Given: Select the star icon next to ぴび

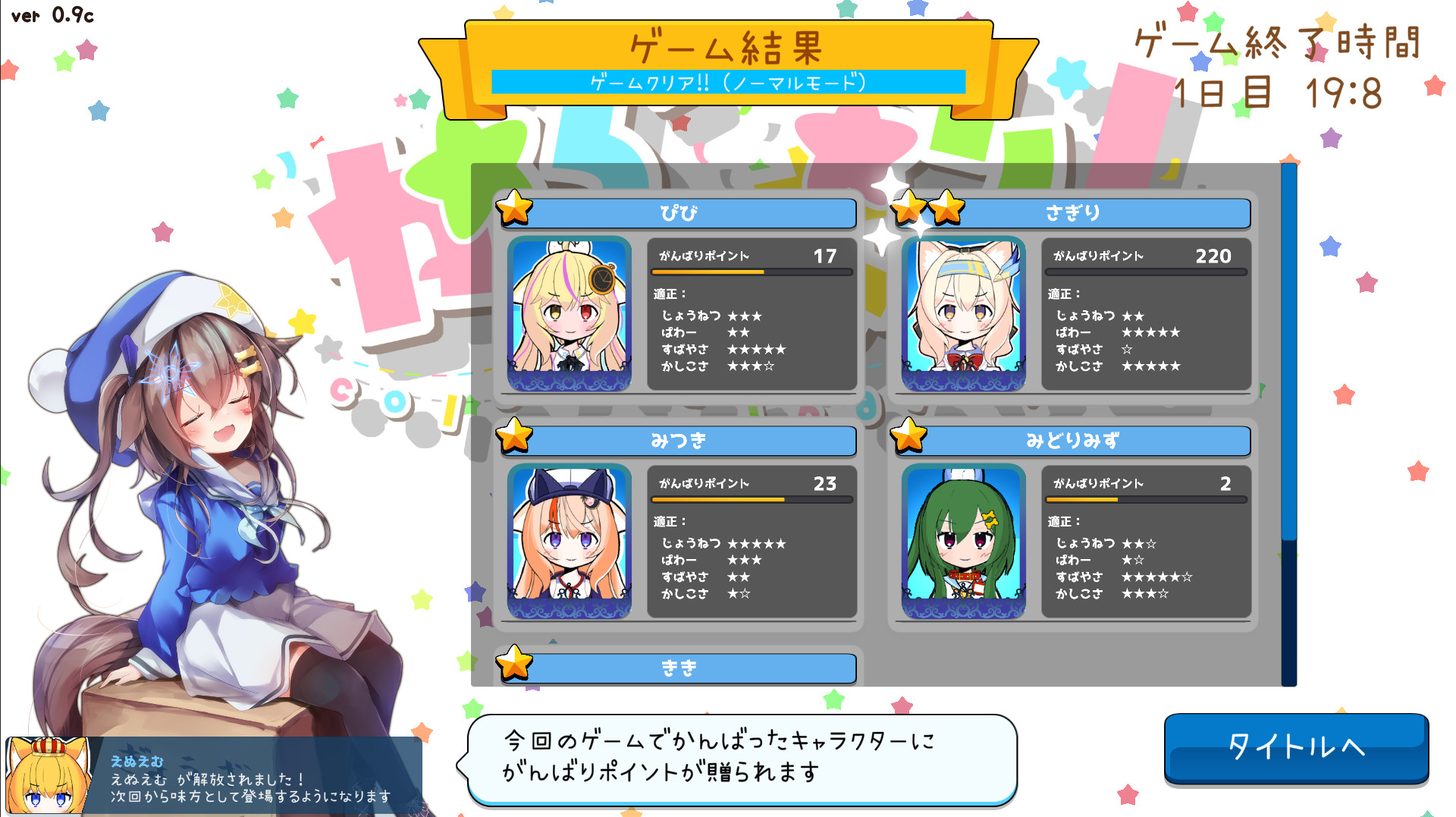Looking at the screenshot, I should 516,212.
